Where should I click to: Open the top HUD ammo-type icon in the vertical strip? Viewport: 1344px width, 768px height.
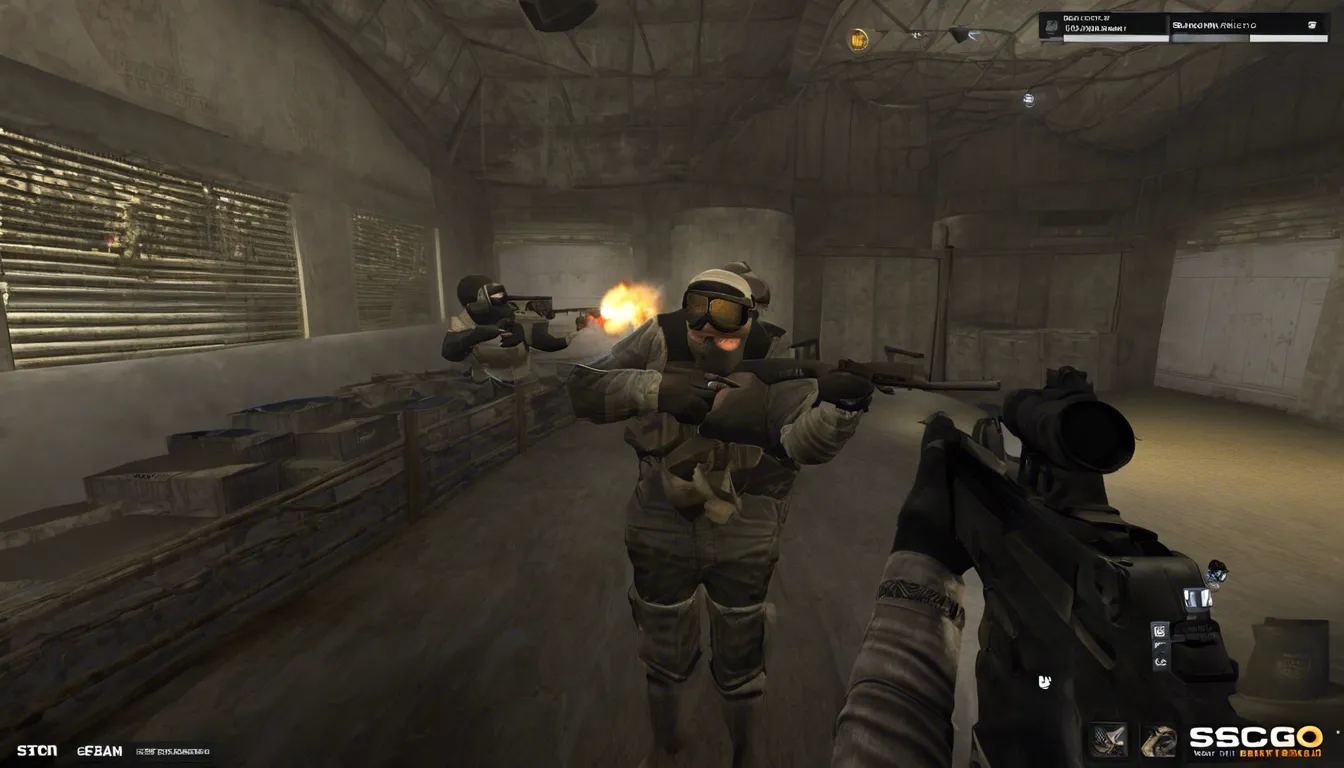click(x=1160, y=630)
